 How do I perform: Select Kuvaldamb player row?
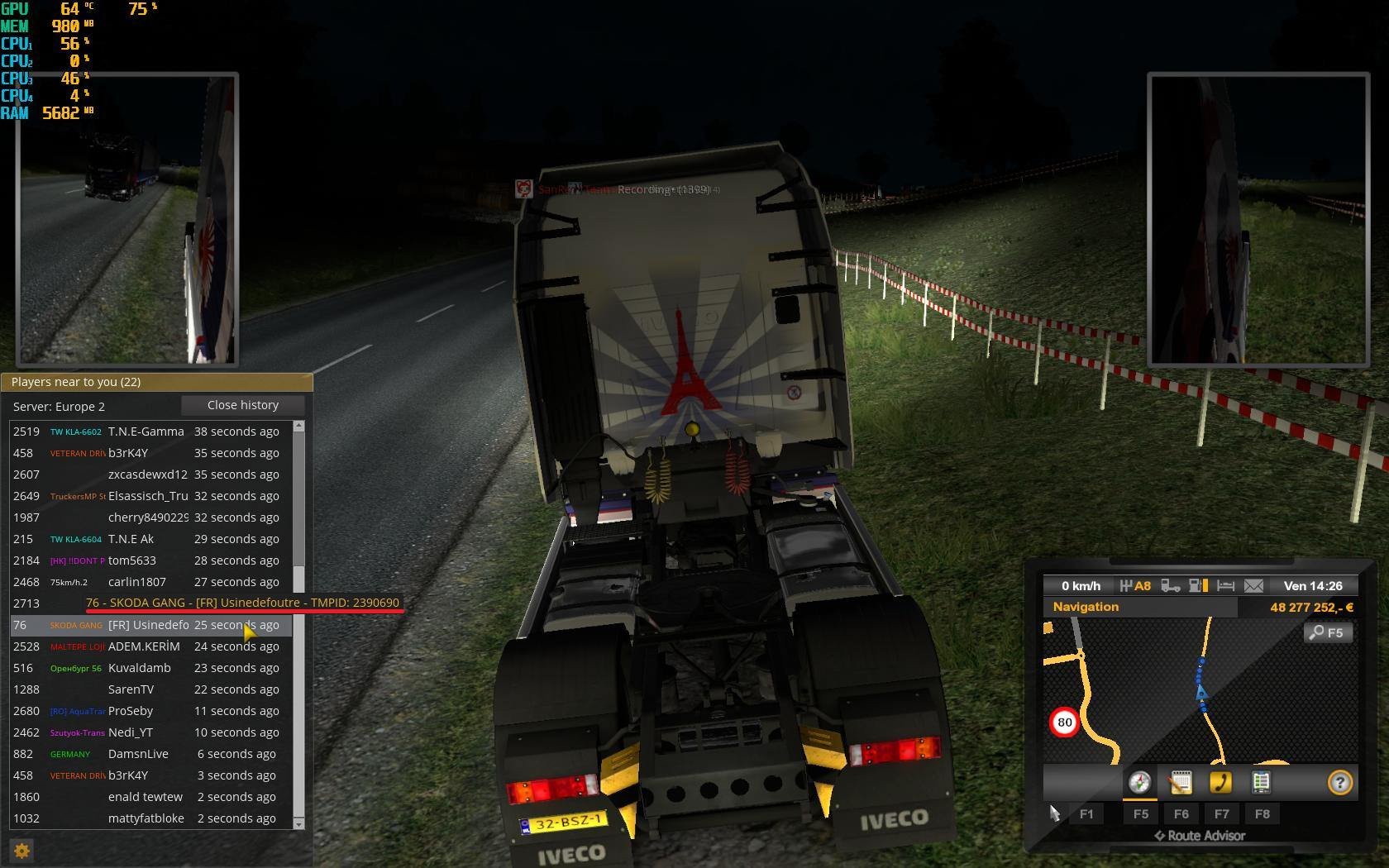click(139, 668)
